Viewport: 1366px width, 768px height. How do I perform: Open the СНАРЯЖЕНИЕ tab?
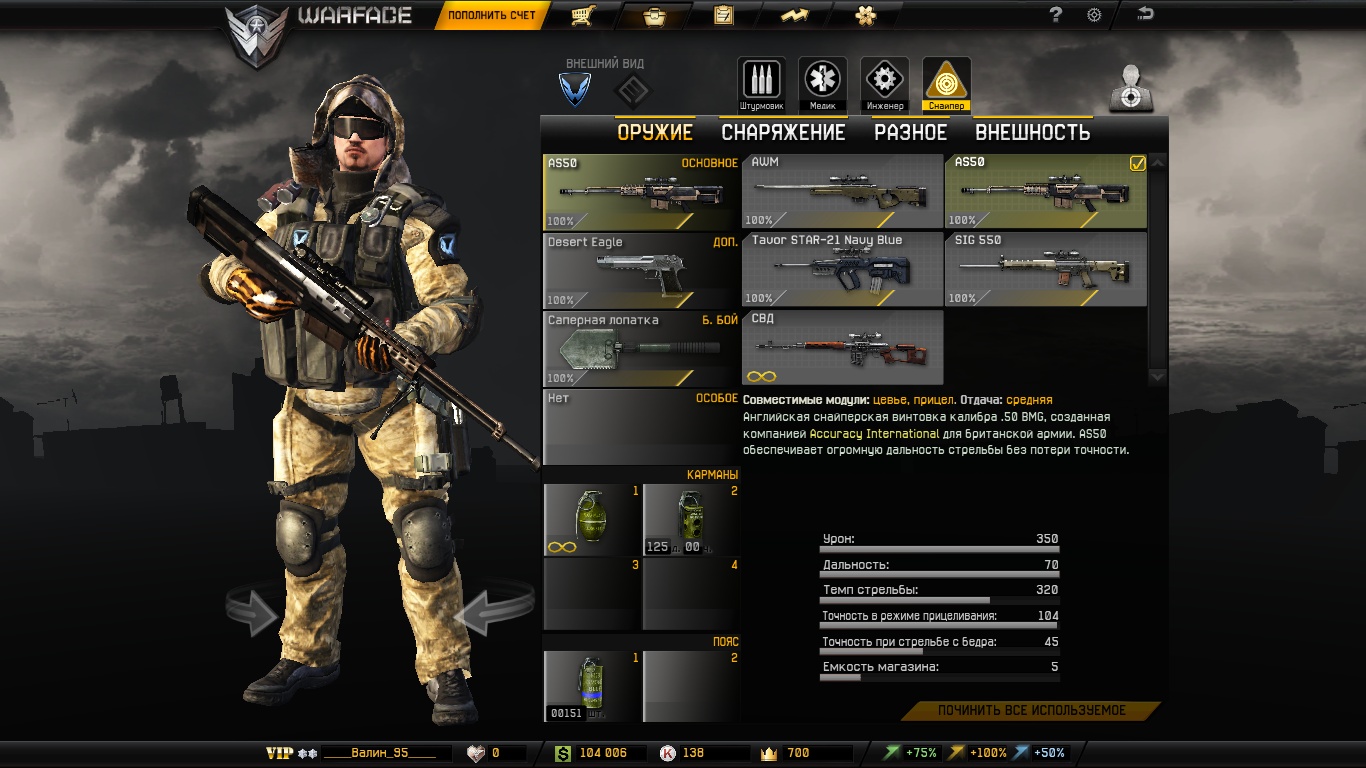click(783, 132)
